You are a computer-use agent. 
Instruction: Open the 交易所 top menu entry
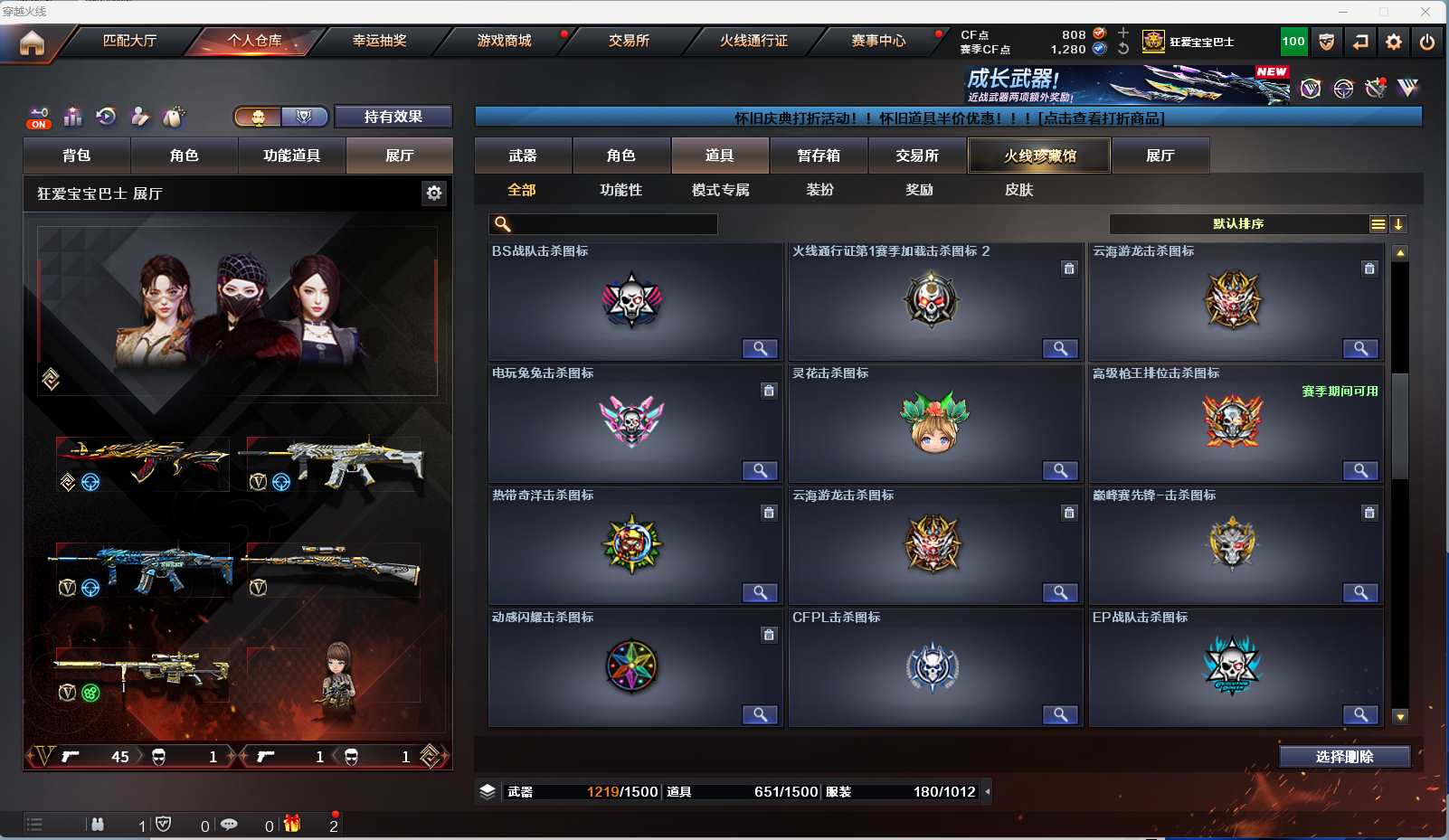pyautogui.click(x=629, y=41)
